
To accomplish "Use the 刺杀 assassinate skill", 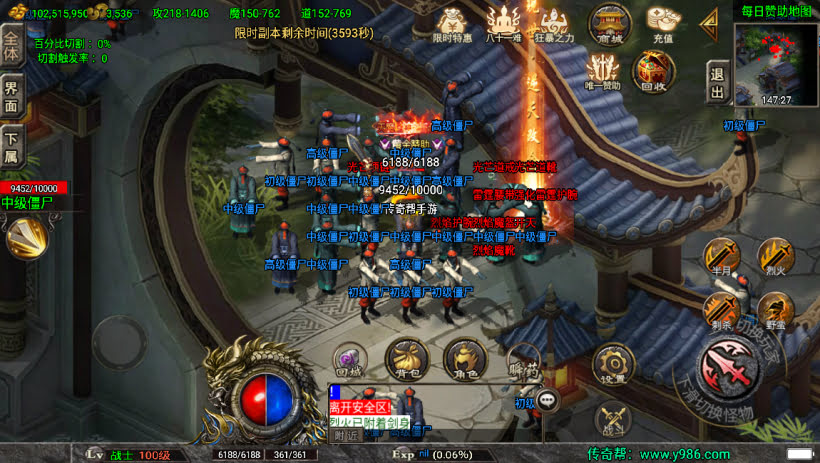I will tap(720, 309).
